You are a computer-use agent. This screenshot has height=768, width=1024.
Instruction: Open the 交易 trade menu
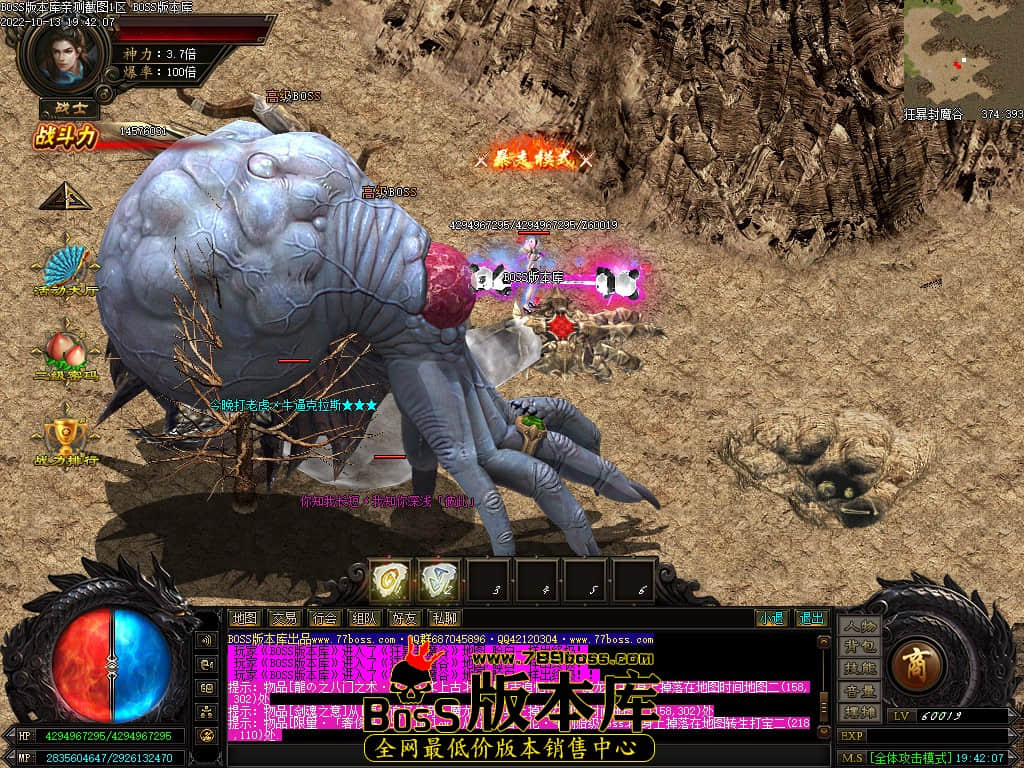pos(284,618)
